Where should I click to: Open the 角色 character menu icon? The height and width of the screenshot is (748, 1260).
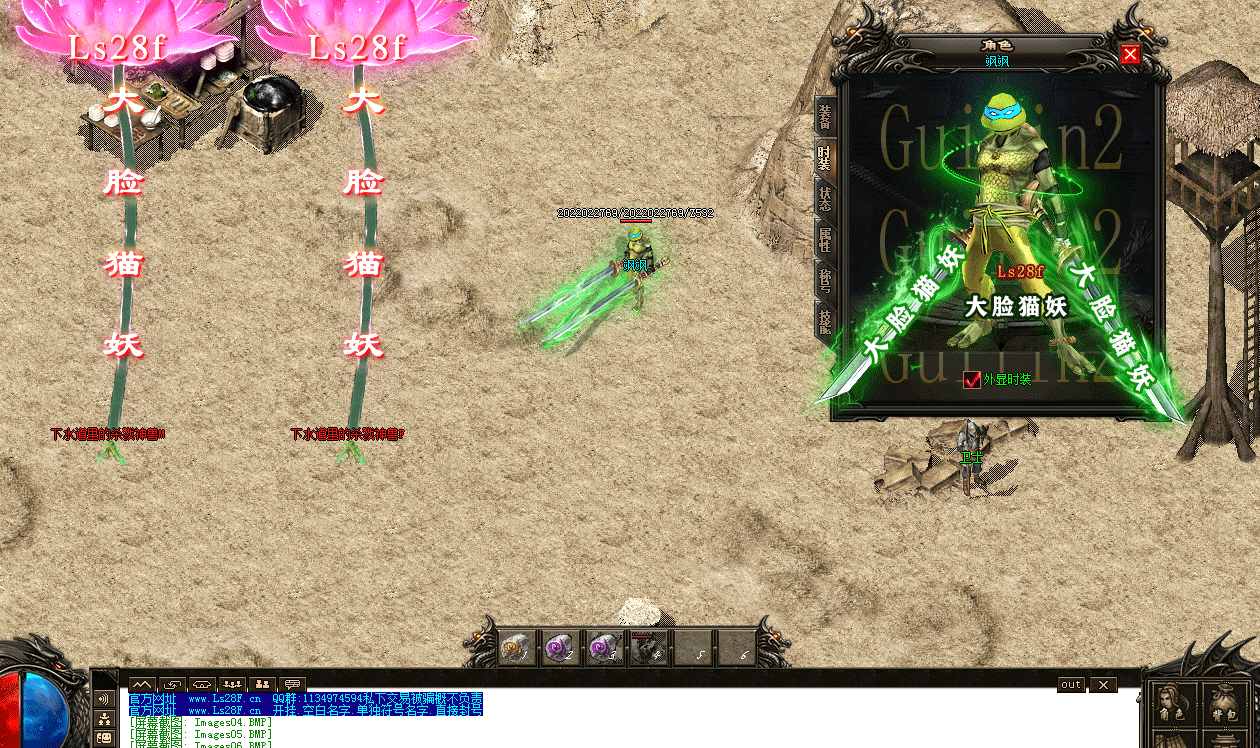point(1173,704)
